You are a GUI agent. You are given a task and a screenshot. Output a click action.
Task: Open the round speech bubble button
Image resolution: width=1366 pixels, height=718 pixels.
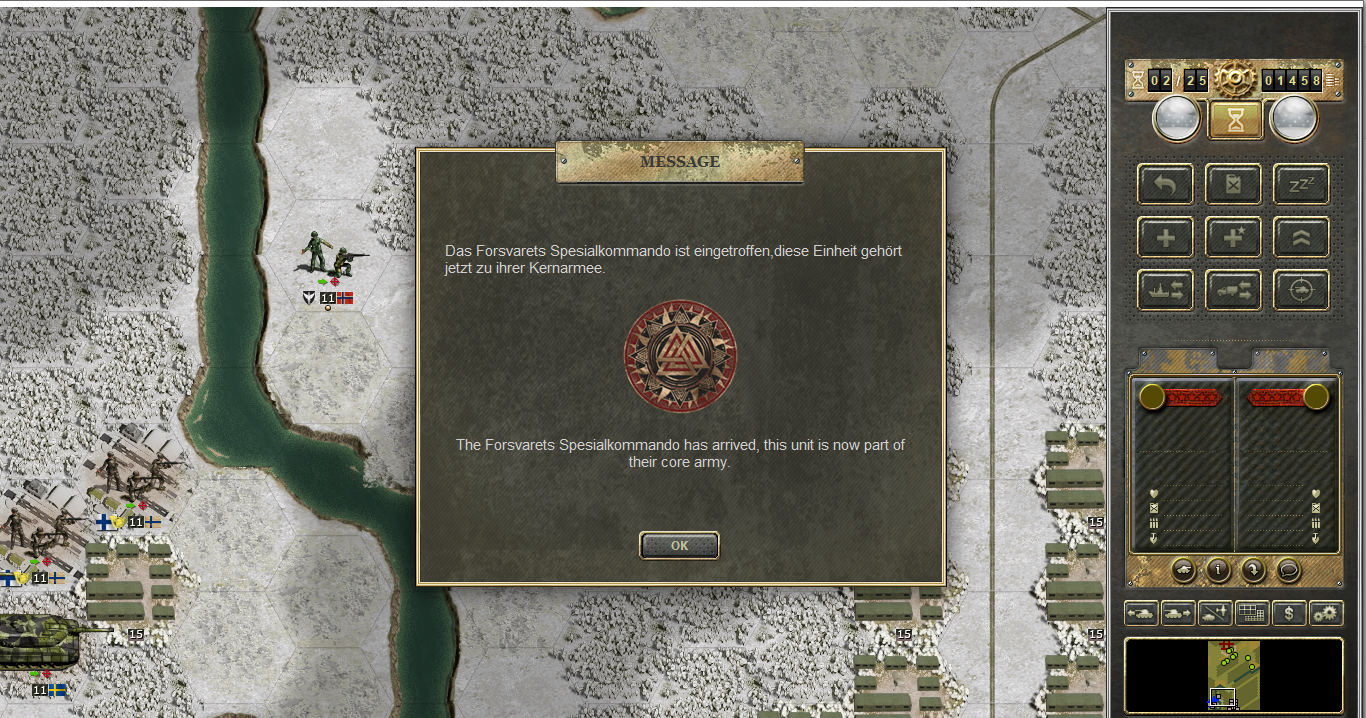(1289, 569)
